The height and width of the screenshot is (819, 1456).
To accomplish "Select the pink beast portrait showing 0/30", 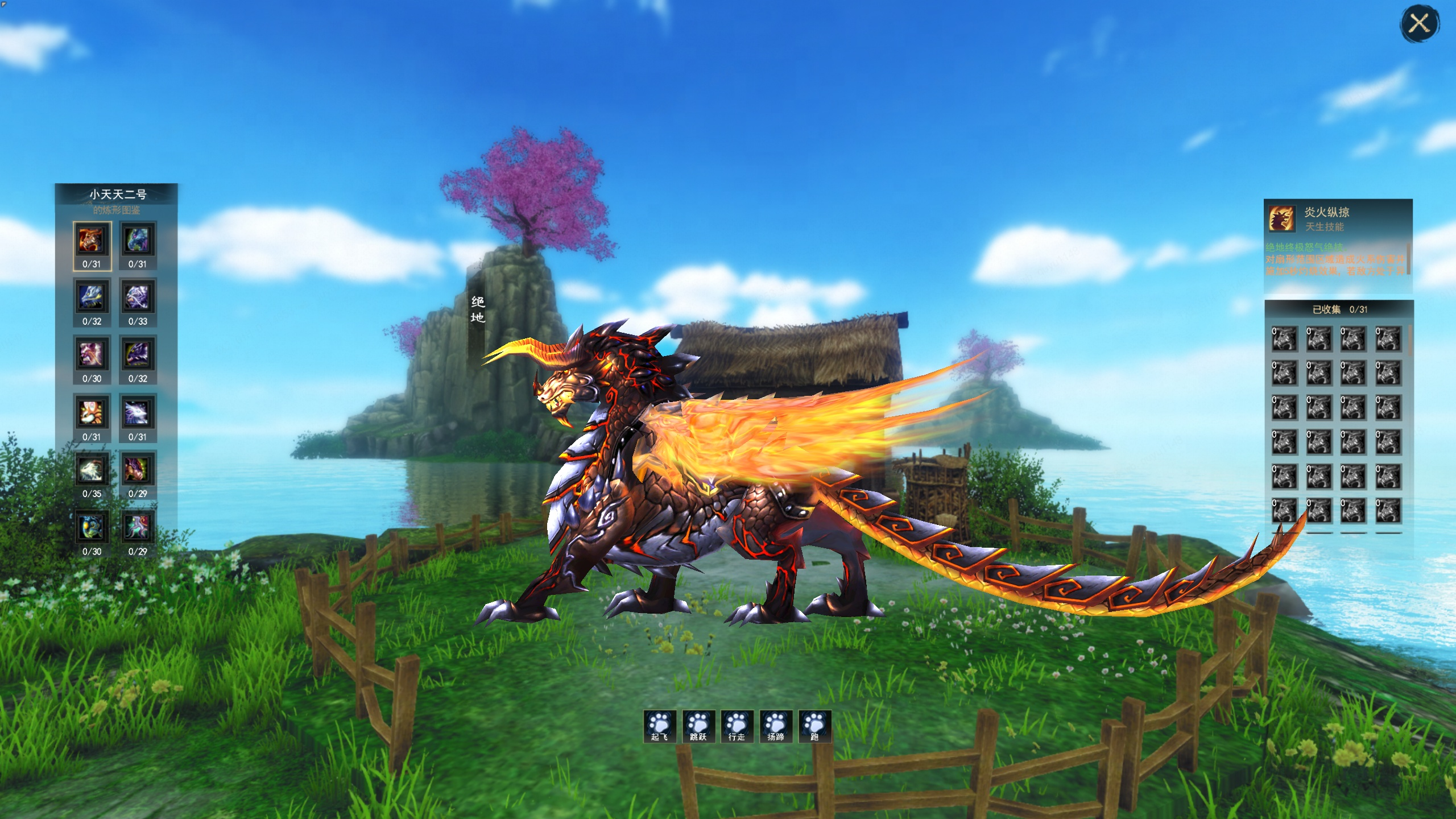I will pyautogui.click(x=92, y=355).
